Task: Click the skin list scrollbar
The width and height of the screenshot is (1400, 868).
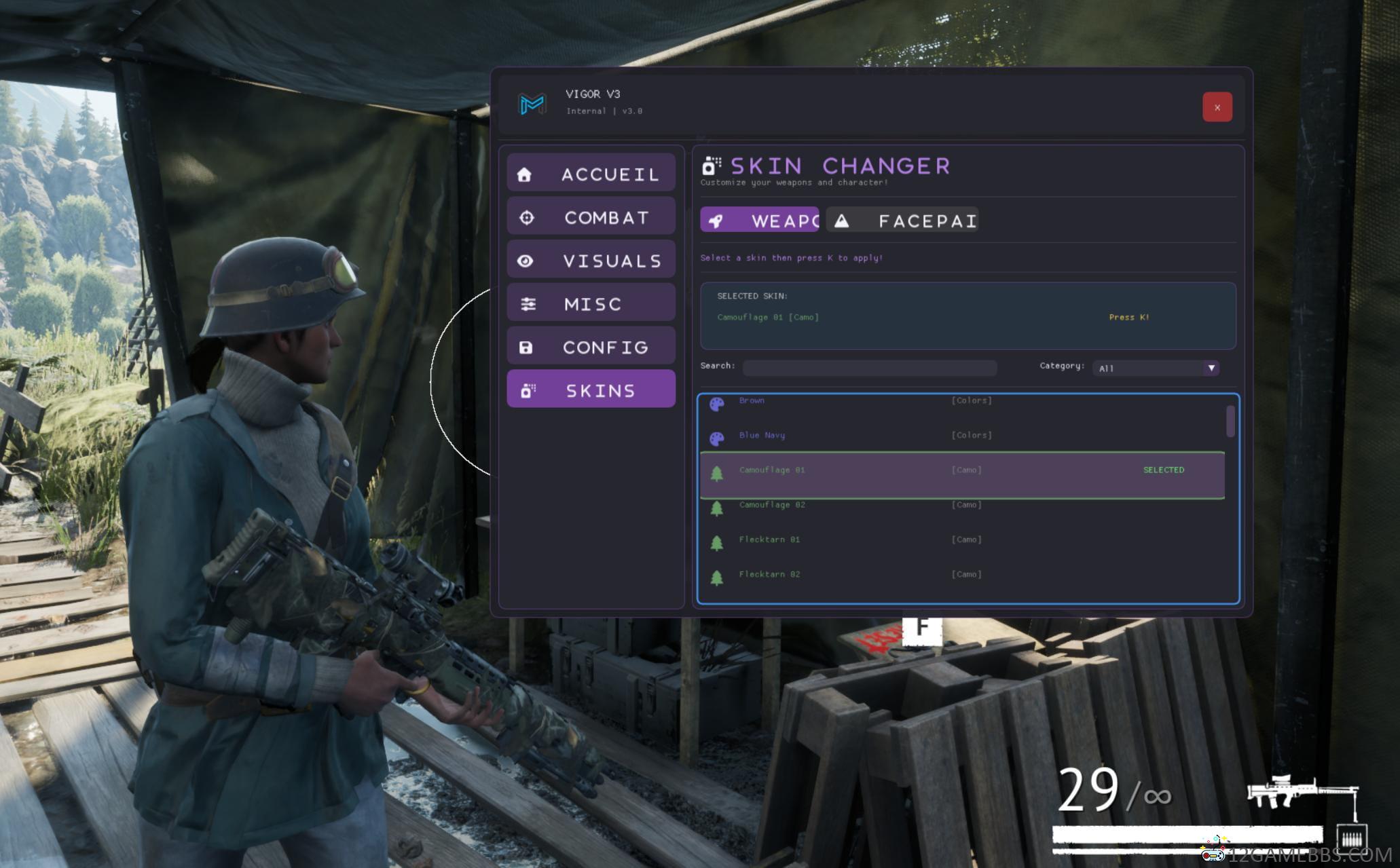Action: [1230, 421]
